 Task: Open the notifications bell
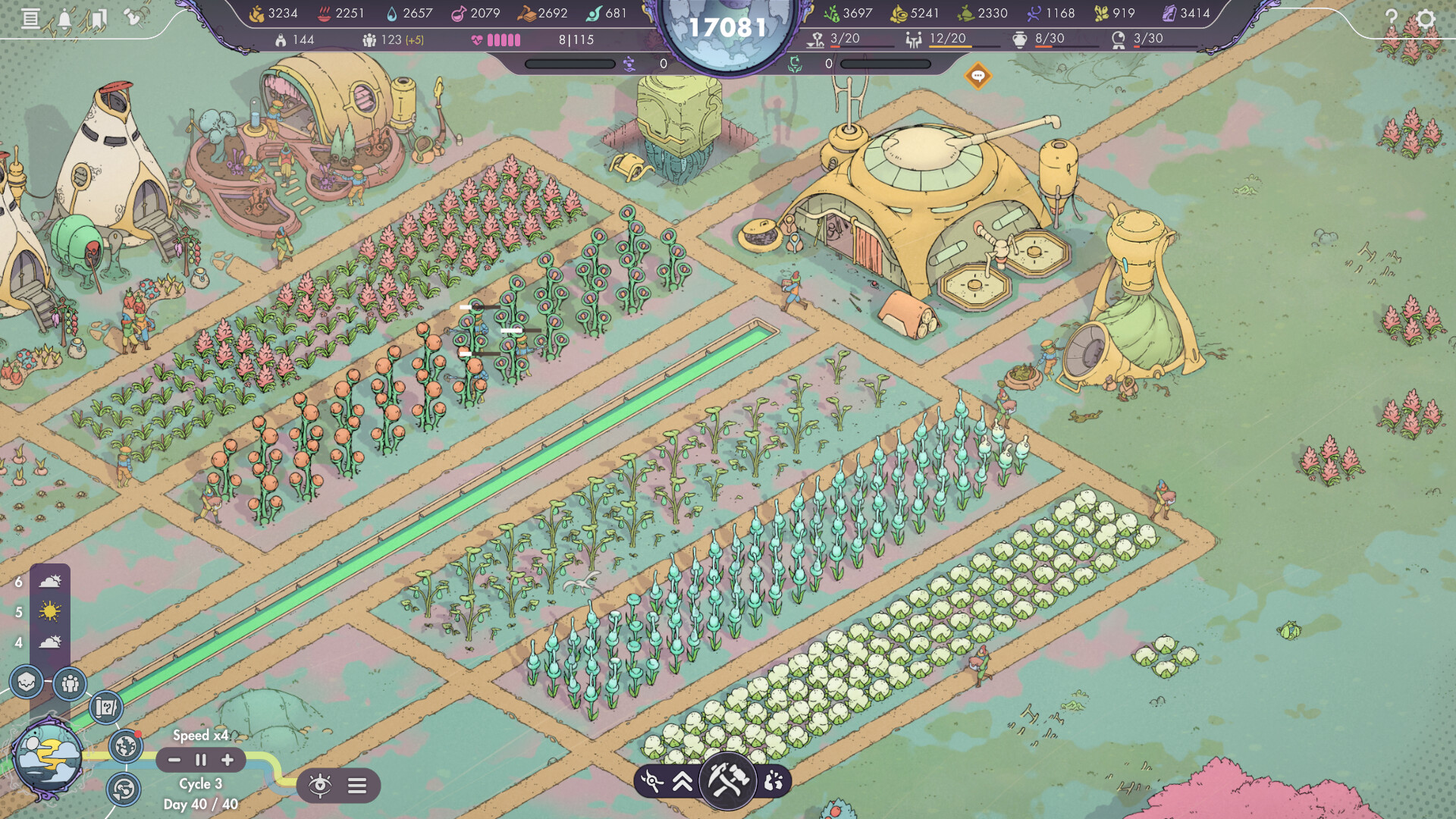pos(64,18)
